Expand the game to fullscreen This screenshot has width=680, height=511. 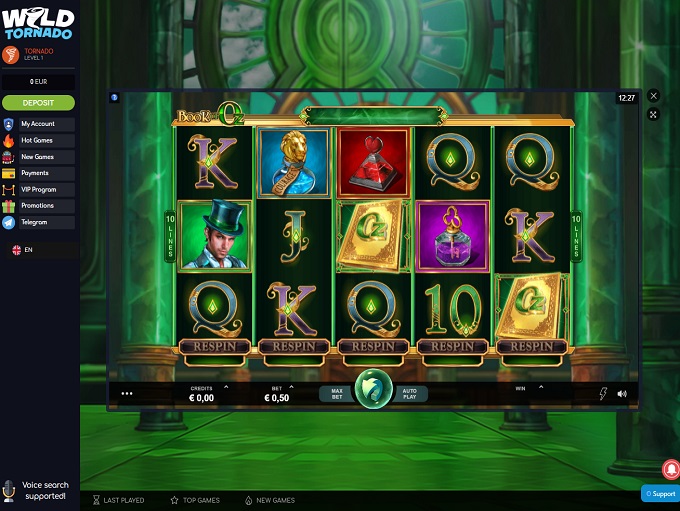click(654, 115)
